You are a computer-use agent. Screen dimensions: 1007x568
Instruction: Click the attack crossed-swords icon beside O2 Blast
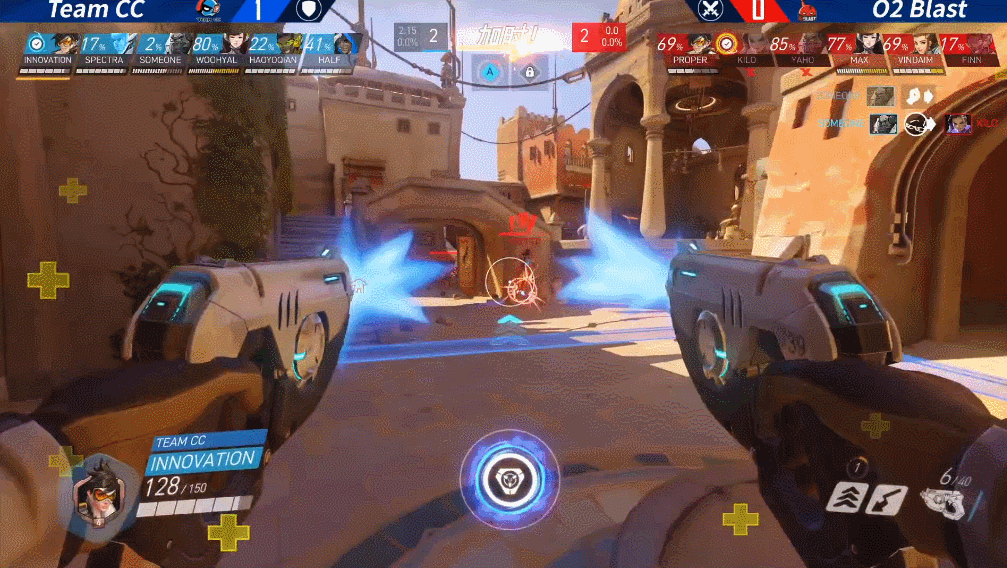point(710,10)
